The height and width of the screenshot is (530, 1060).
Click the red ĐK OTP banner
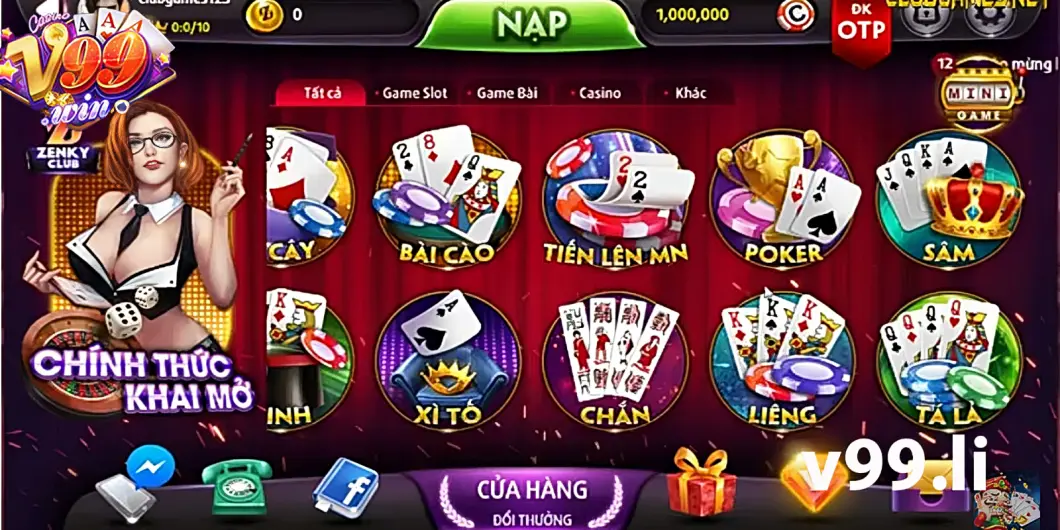[861, 27]
